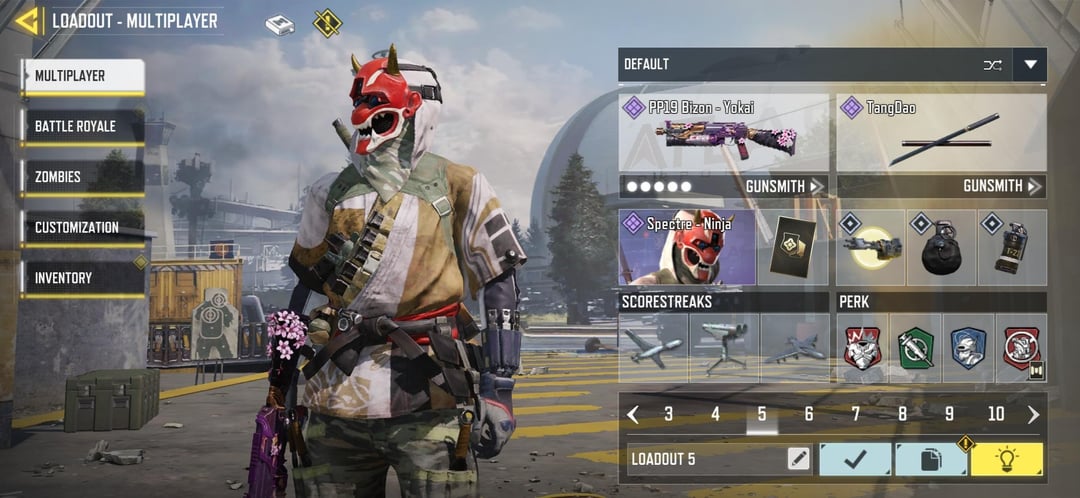Go back using the yellow arrow button
Viewport: 1080px width, 498px height.
27,21
